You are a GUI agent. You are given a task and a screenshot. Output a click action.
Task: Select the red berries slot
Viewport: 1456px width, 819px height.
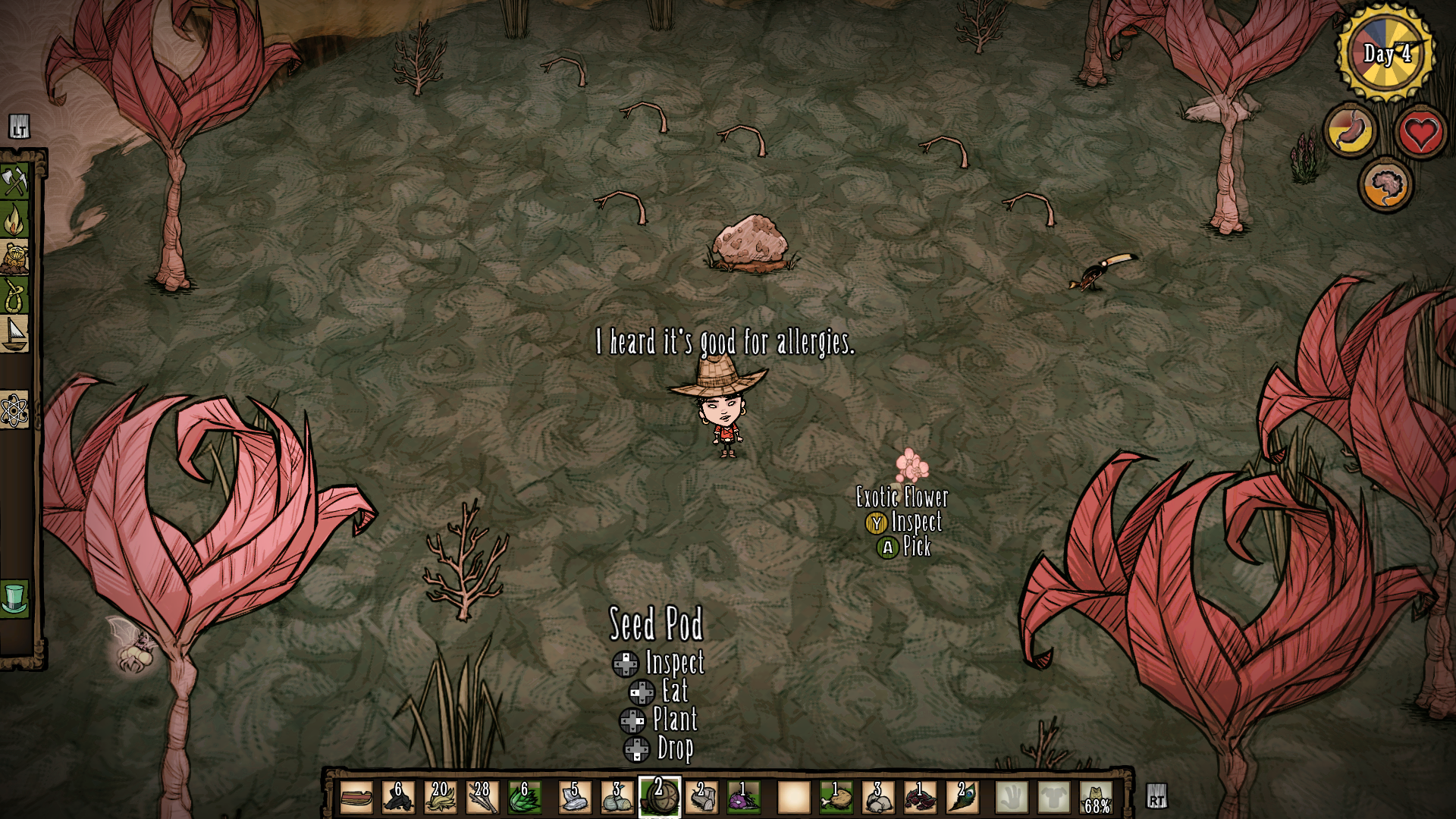point(920,798)
